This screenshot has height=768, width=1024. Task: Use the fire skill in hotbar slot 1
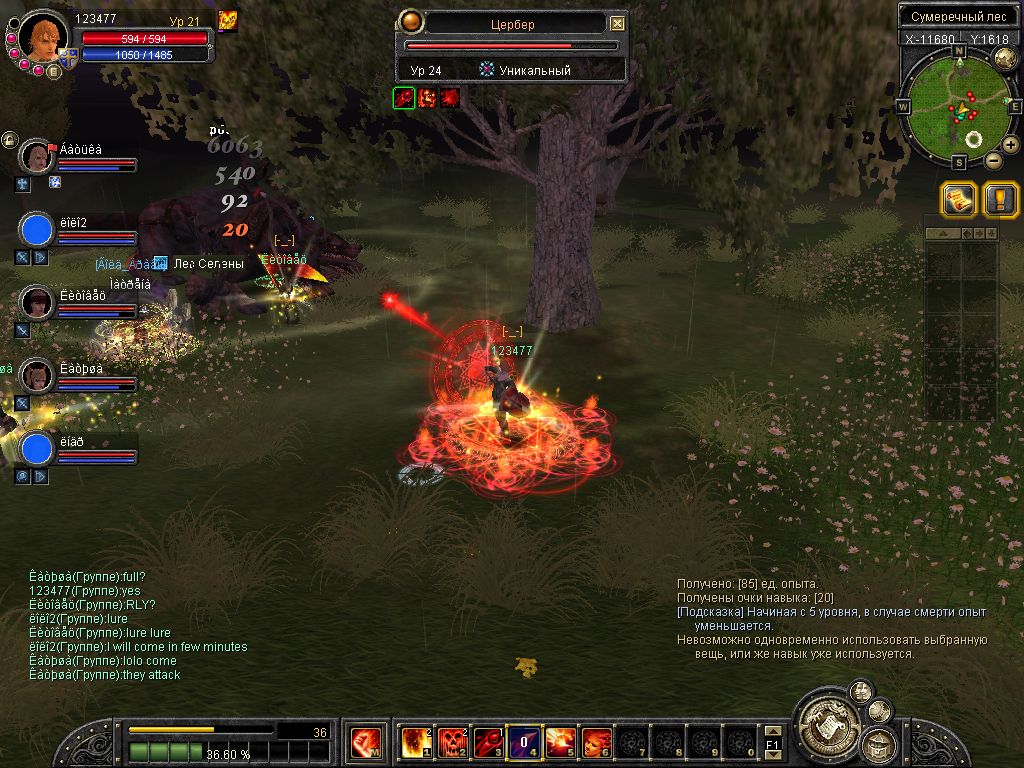pos(416,743)
